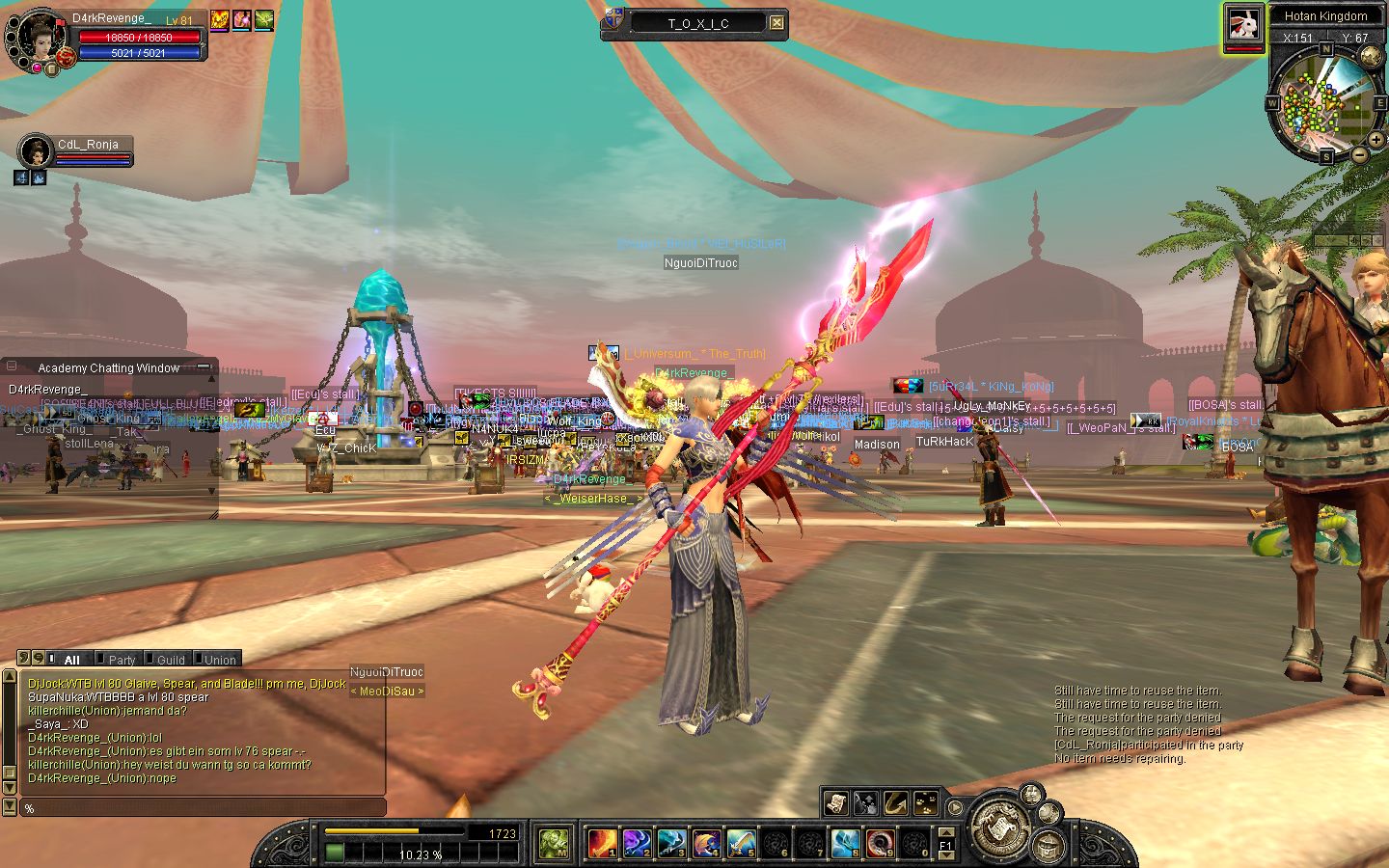Screen dimensions: 1389x868
Task: Use the red spiral skill in slot 9
Action: click(x=879, y=843)
